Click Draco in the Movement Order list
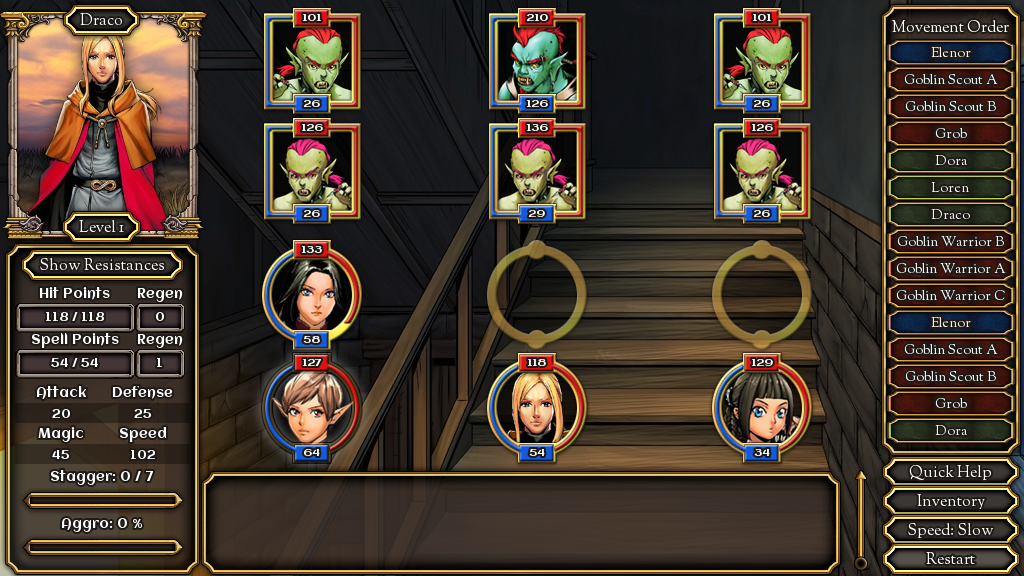The width and height of the screenshot is (1024, 576). (x=950, y=214)
